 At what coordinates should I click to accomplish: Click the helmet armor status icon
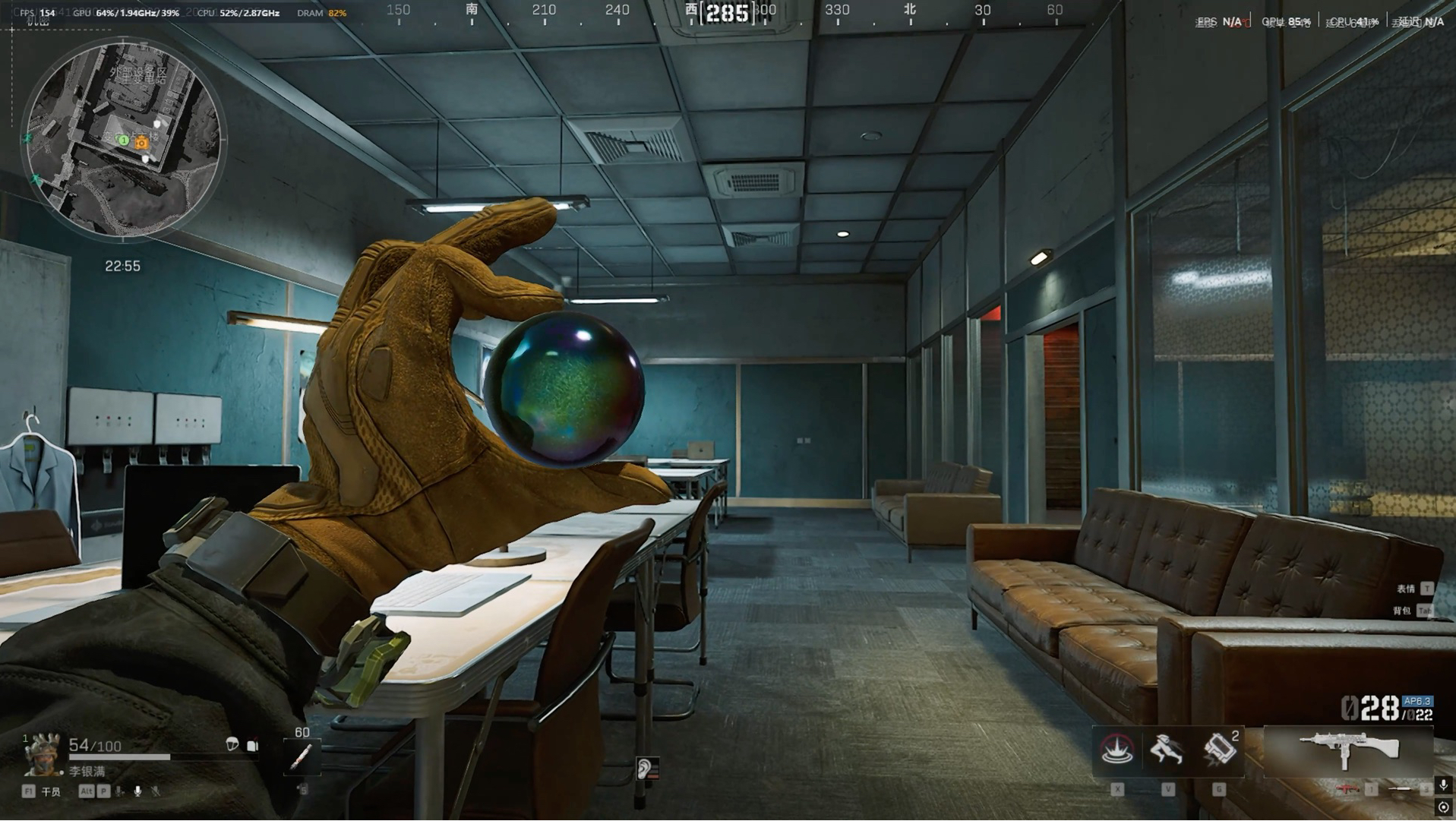232,744
